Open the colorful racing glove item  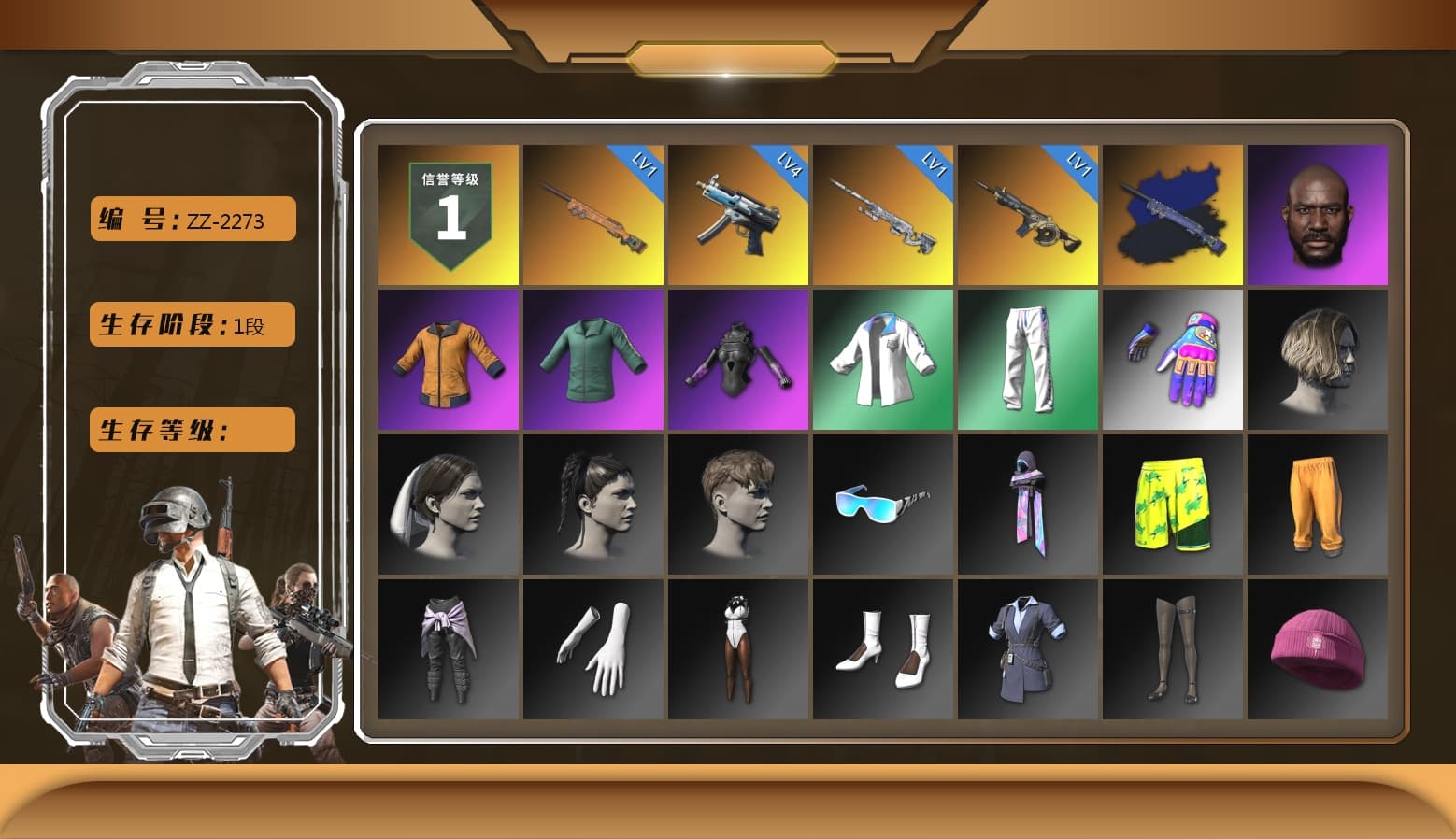point(1173,359)
